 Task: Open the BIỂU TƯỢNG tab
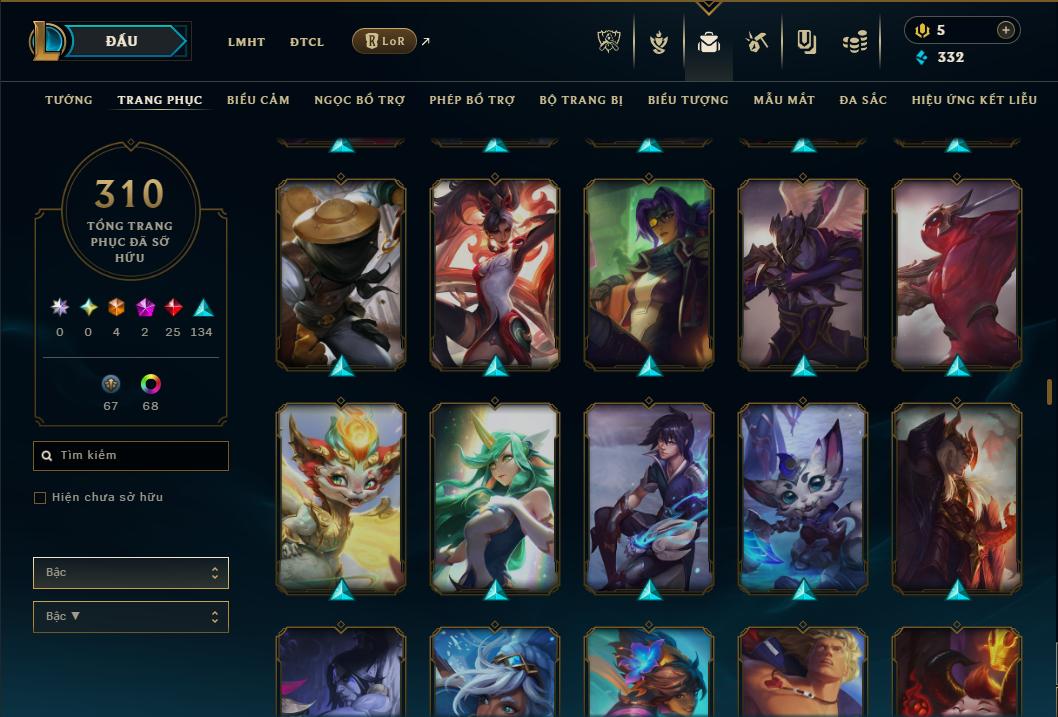(688, 100)
